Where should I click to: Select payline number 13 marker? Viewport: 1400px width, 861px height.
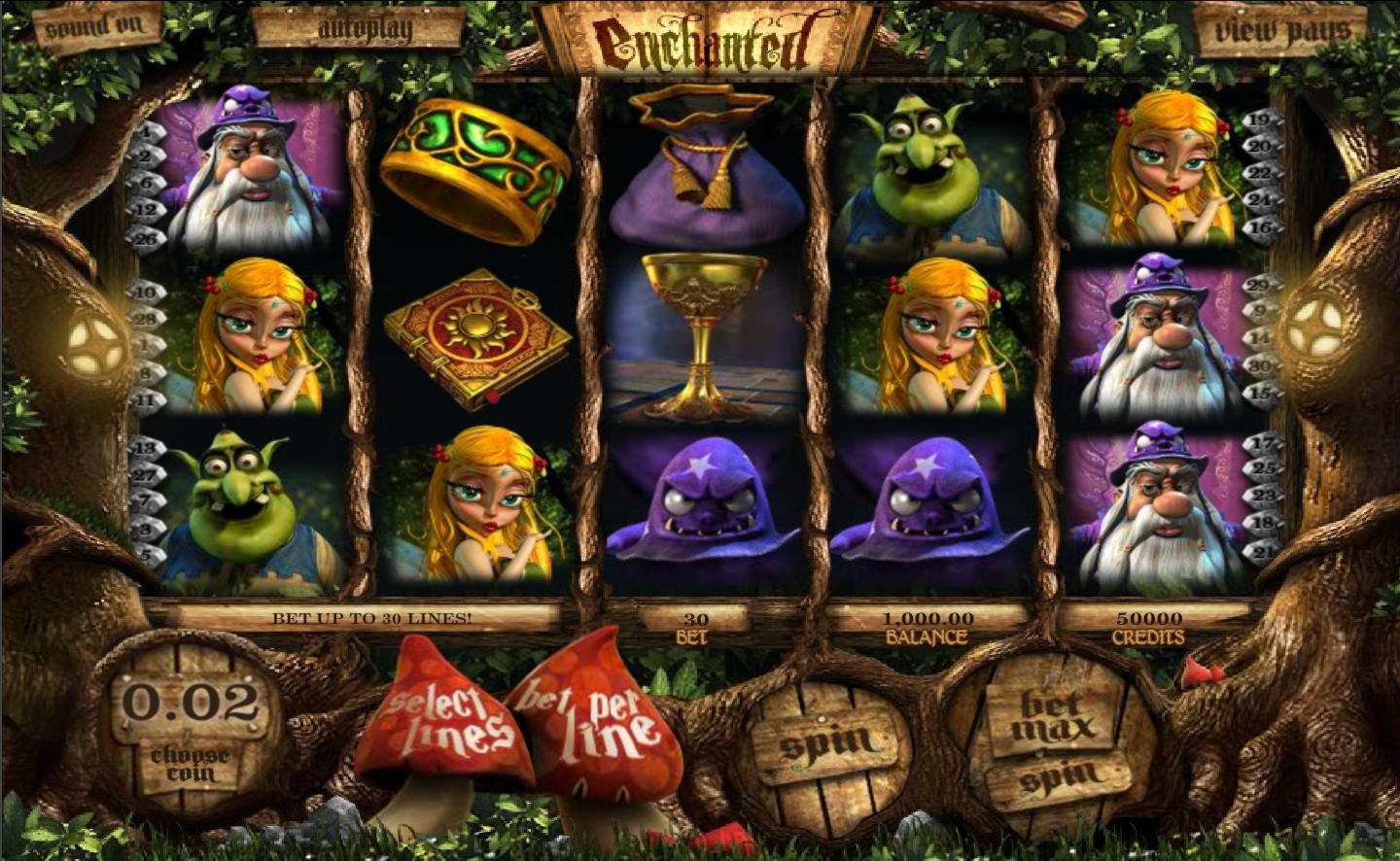145,448
